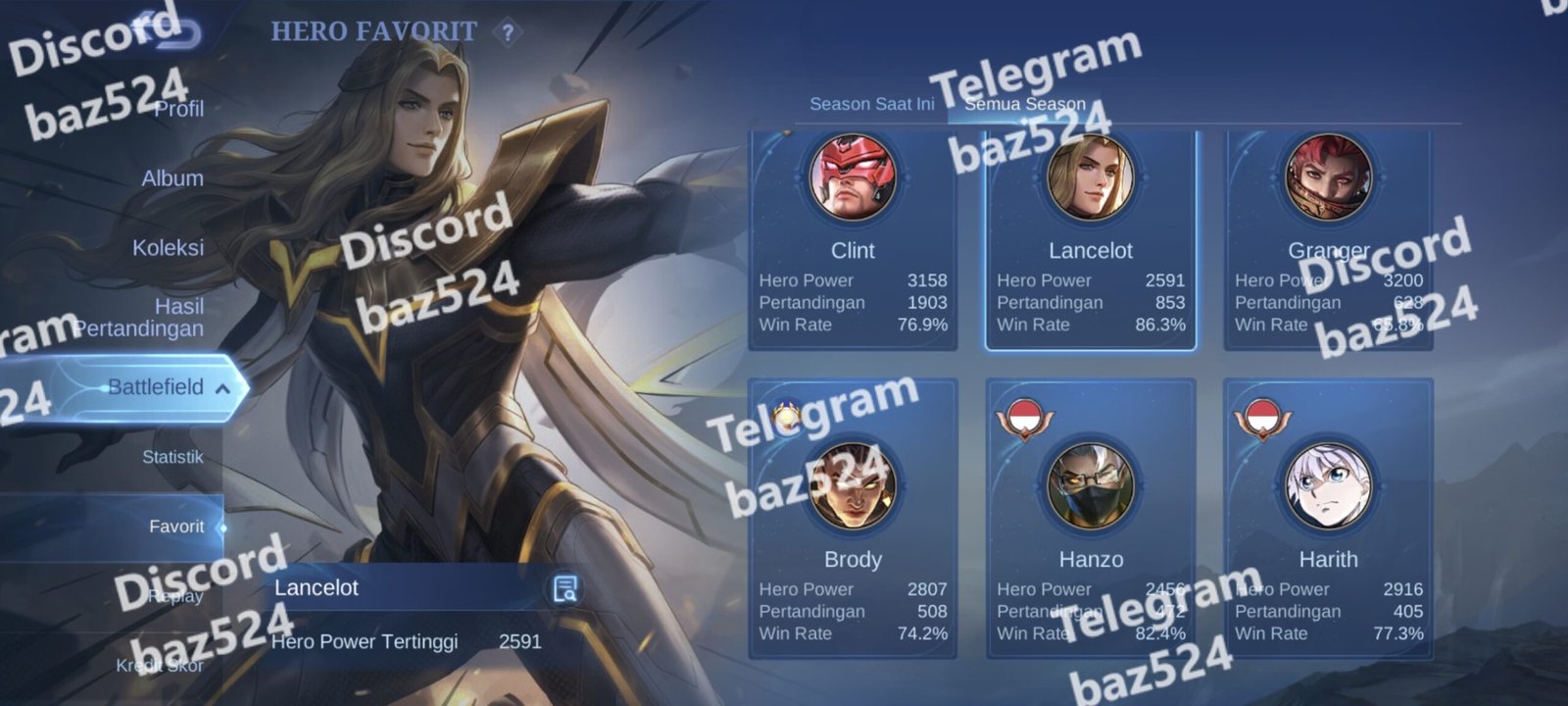This screenshot has width=1568, height=706.
Task: Choose the Granger hero card
Action: click(x=1328, y=240)
